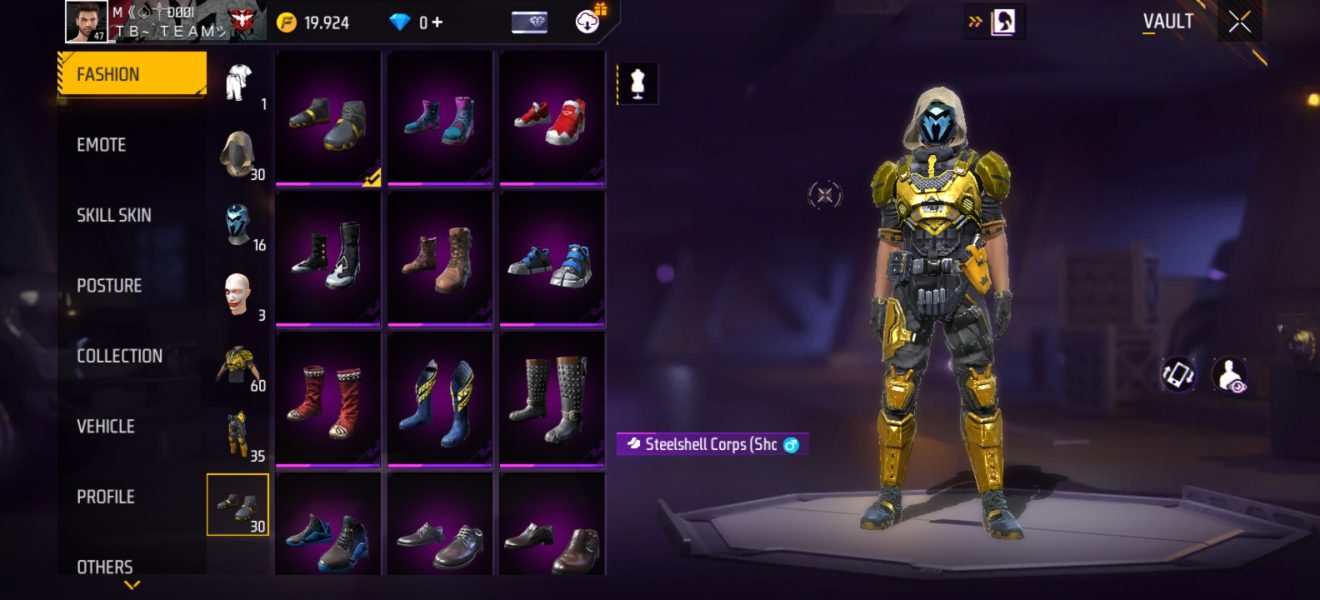
Task: Select the white outfit set subcategory
Action: pyautogui.click(x=238, y=83)
